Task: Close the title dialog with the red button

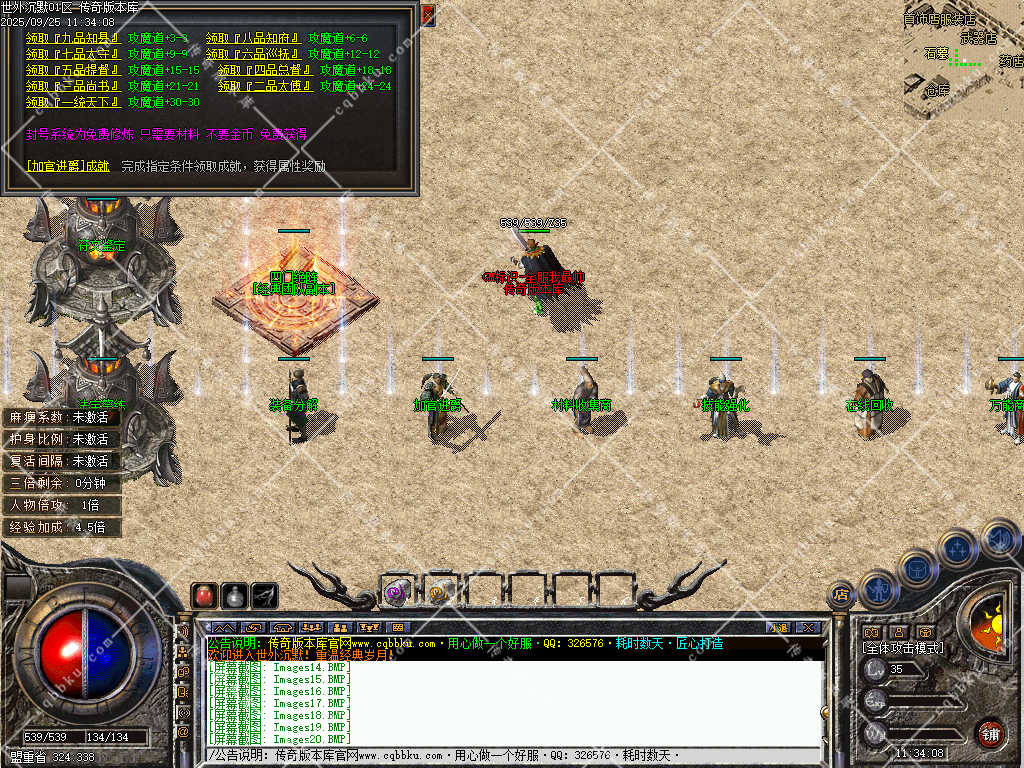Action: click(428, 15)
